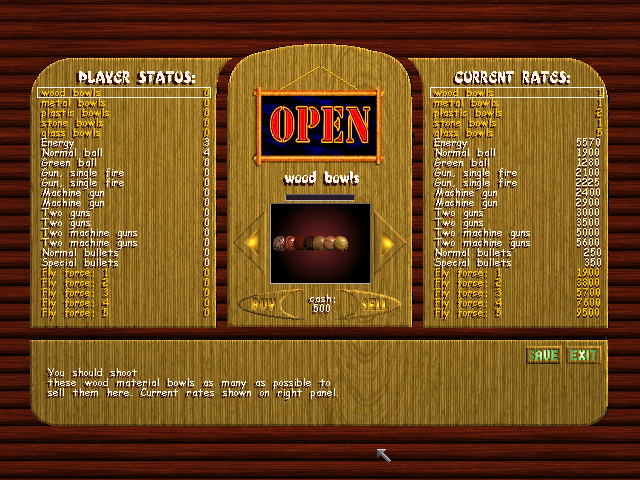640x480 pixels.
Task: Click the SELL button
Action: click(374, 304)
